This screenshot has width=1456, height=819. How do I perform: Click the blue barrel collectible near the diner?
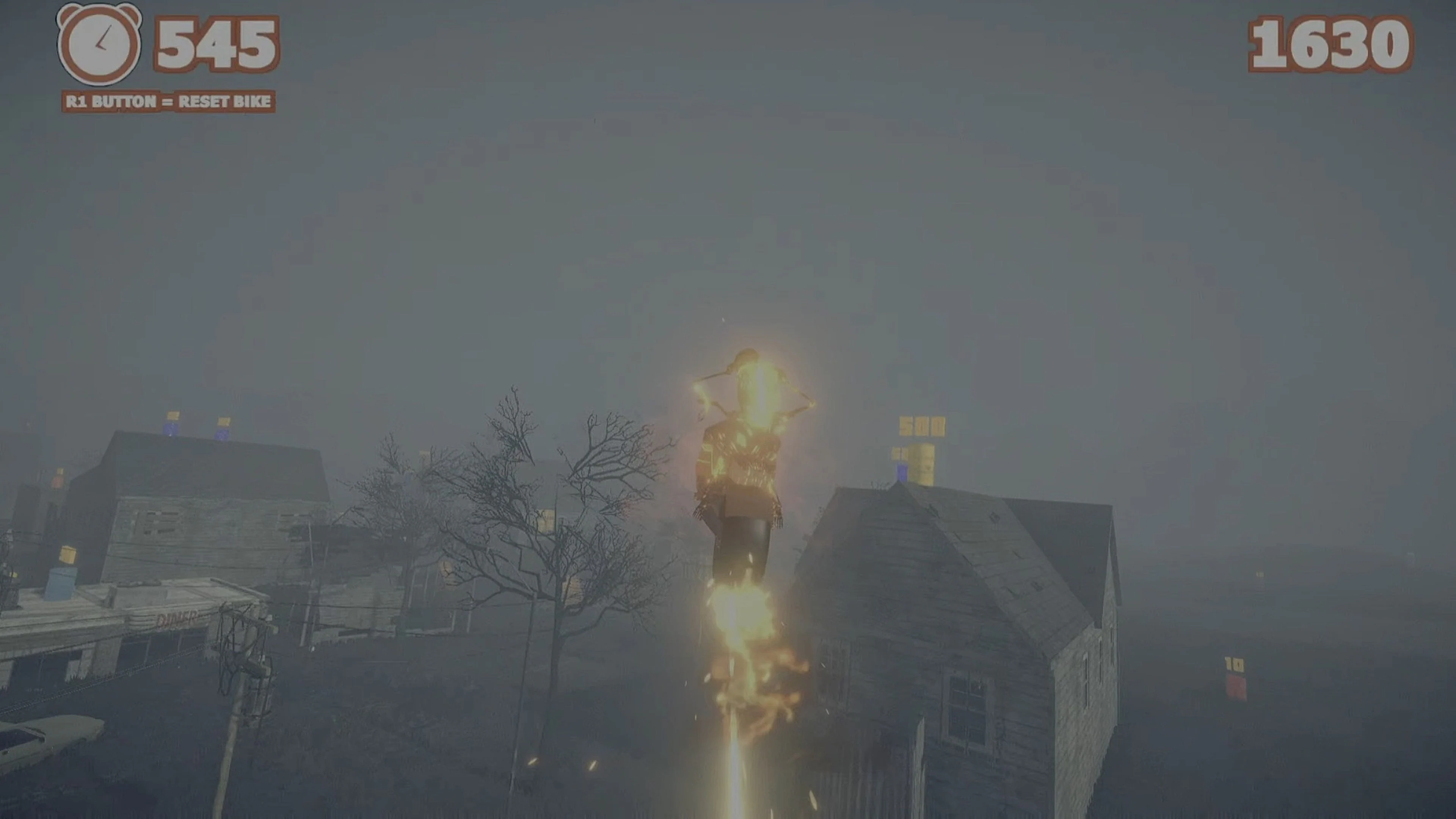click(x=61, y=583)
